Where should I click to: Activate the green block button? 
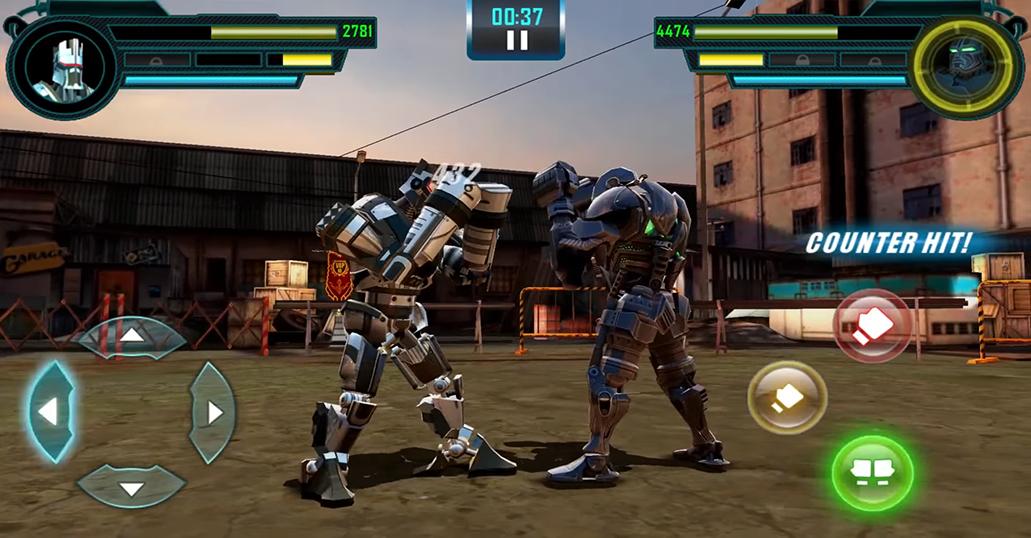tap(872, 473)
